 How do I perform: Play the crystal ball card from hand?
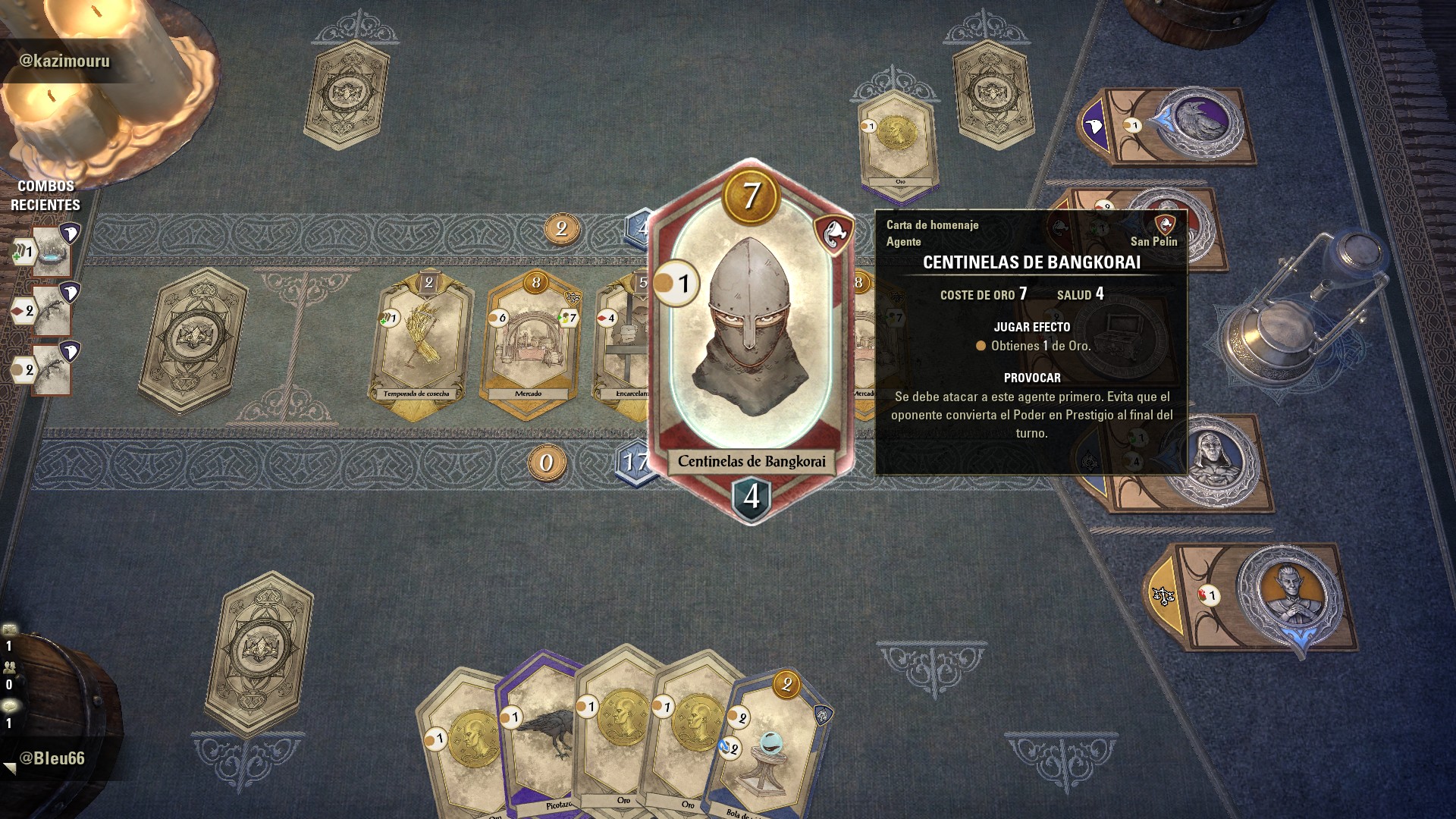[x=770, y=751]
